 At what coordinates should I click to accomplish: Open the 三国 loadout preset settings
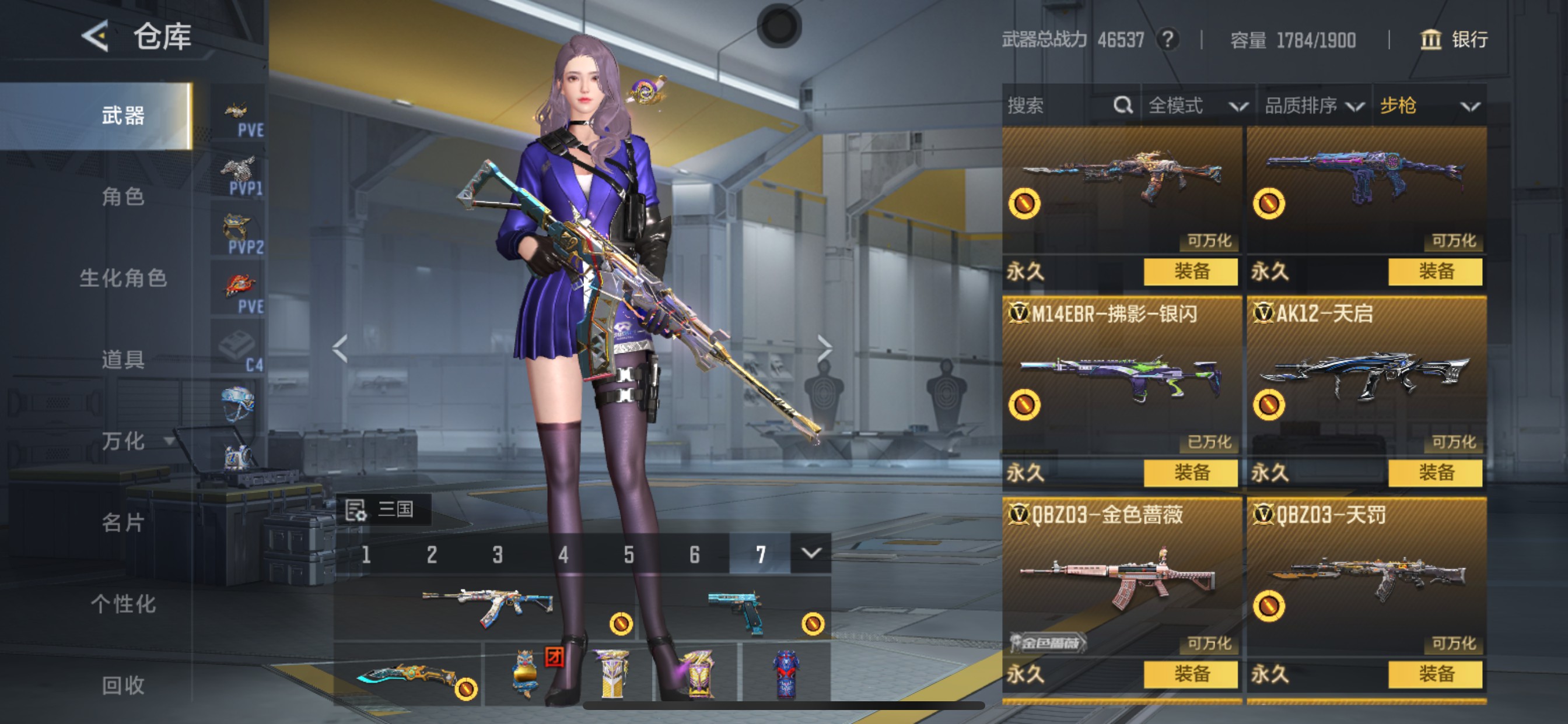pos(383,509)
